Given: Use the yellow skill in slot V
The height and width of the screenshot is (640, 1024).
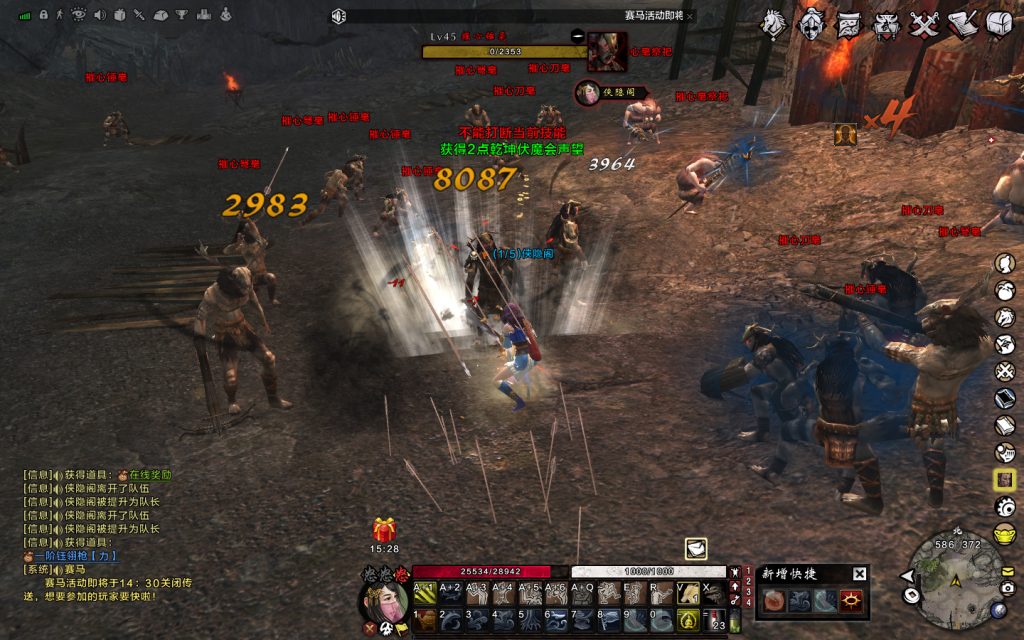Looking at the screenshot, I should [x=687, y=593].
